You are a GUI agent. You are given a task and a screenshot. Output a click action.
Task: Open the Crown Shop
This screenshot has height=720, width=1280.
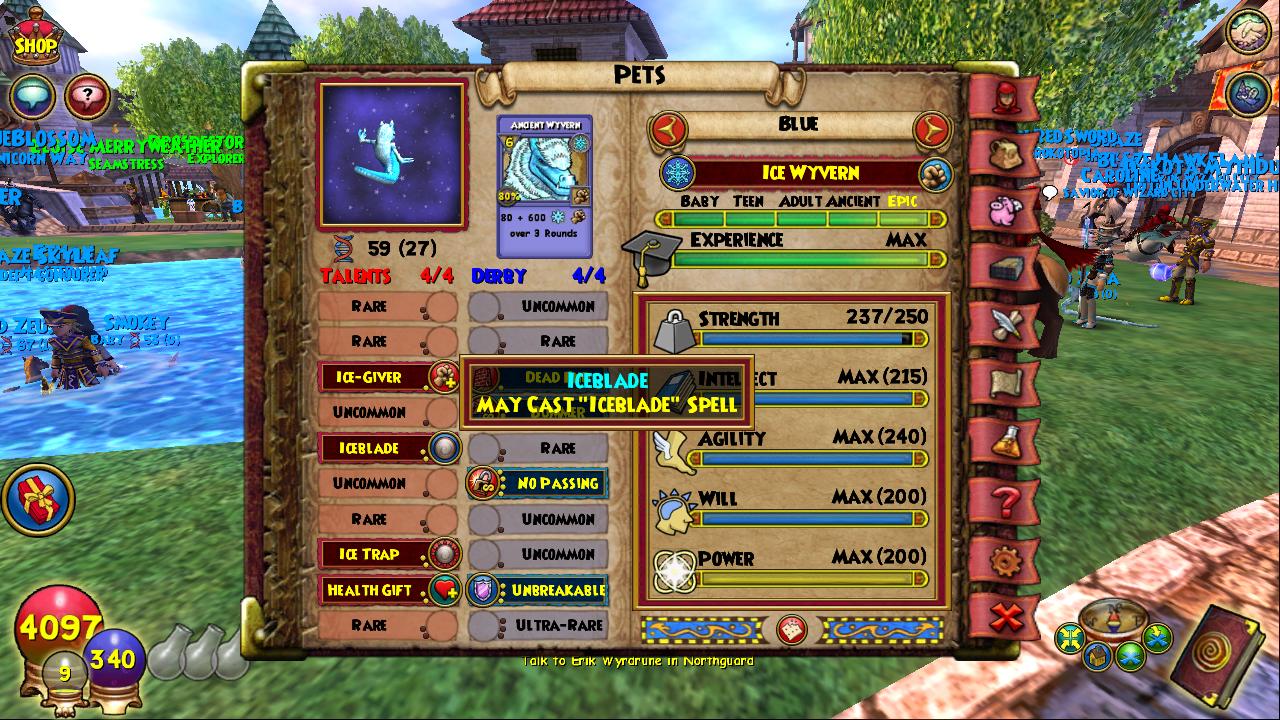point(34,38)
